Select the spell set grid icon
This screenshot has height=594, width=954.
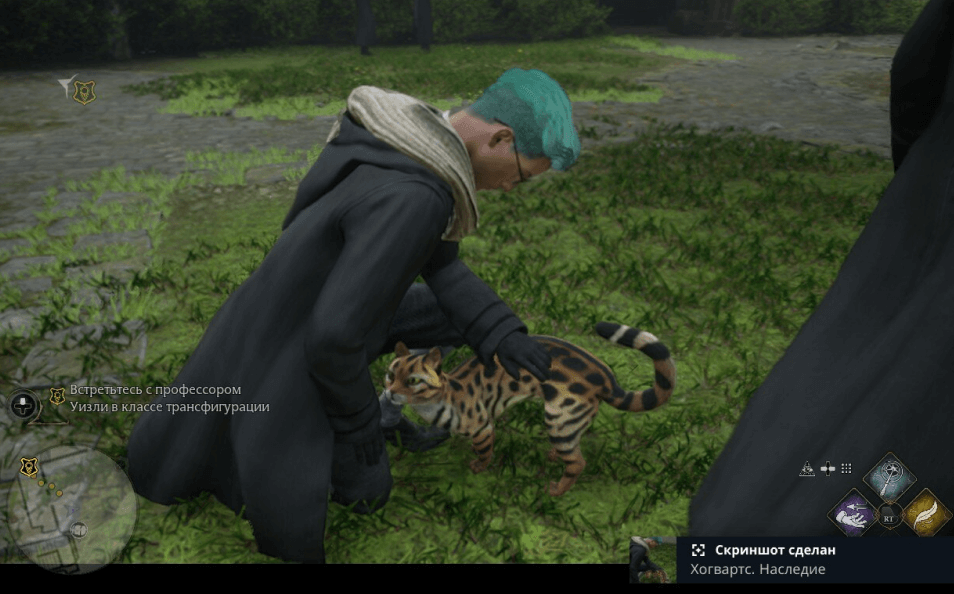(846, 468)
